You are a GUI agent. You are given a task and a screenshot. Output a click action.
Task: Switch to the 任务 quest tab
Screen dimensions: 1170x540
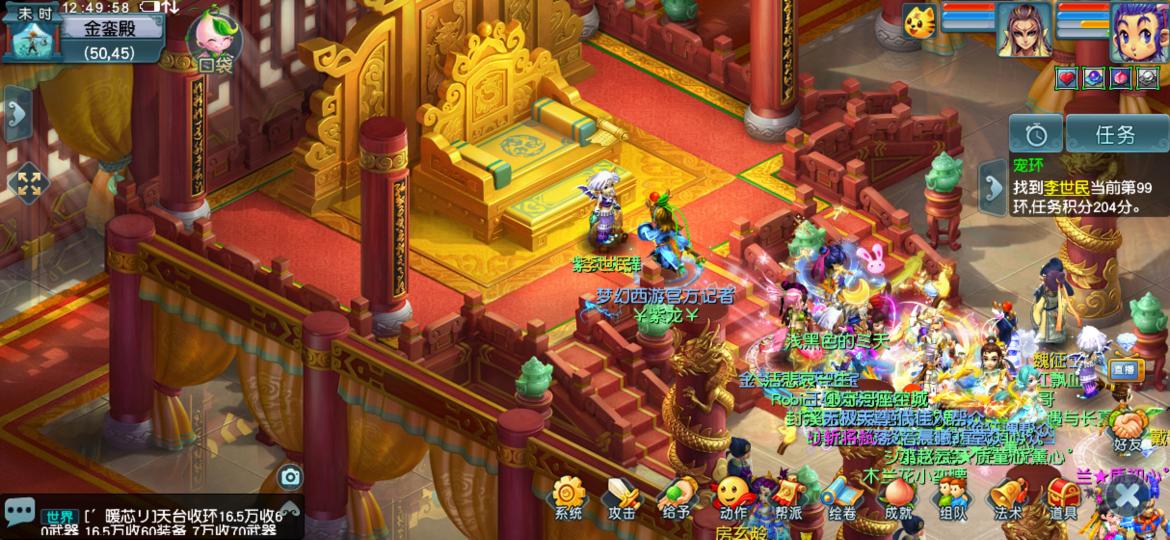tap(1116, 134)
